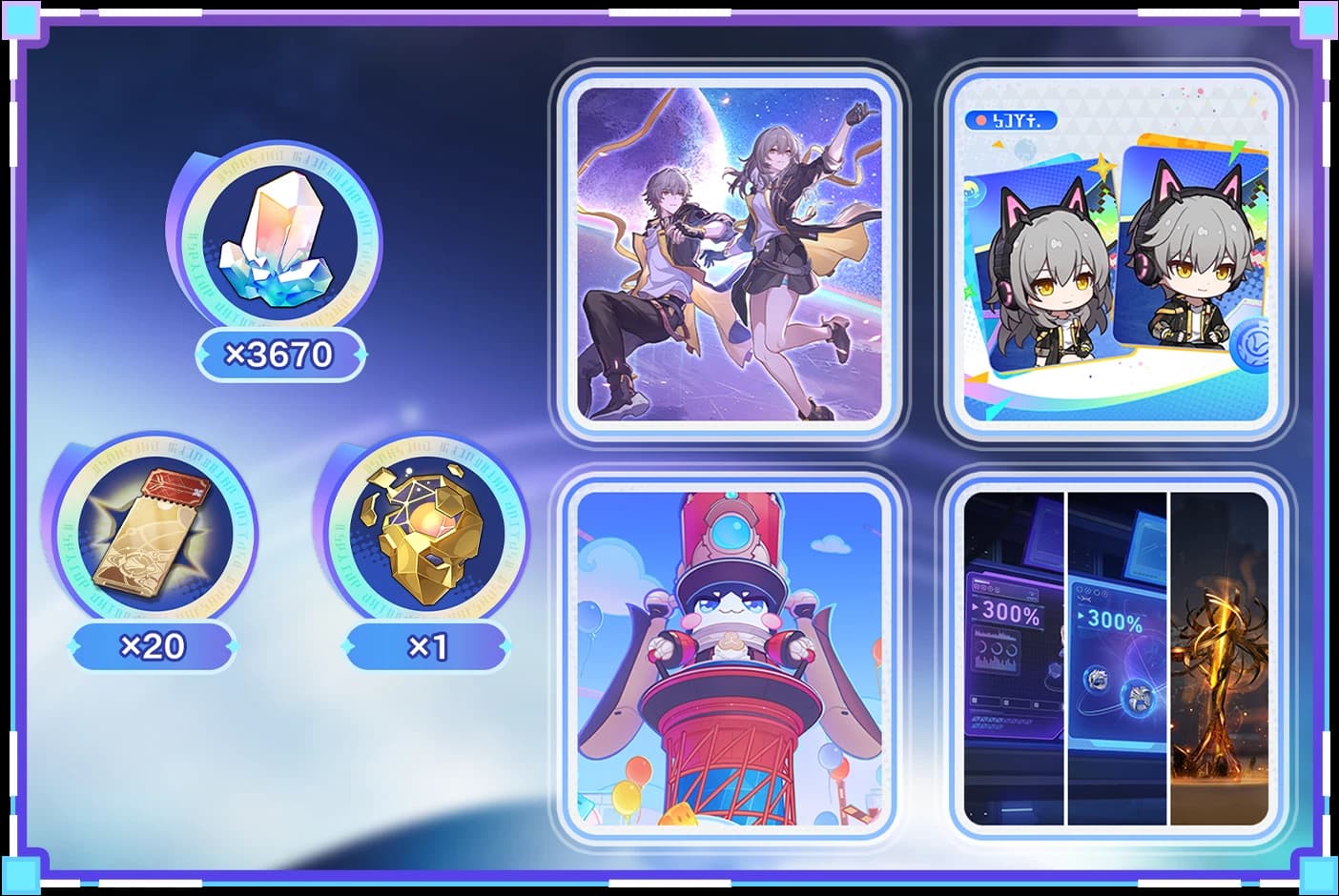Select the 300% panels preview card
The height and width of the screenshot is (896, 1339).
click(x=1116, y=658)
